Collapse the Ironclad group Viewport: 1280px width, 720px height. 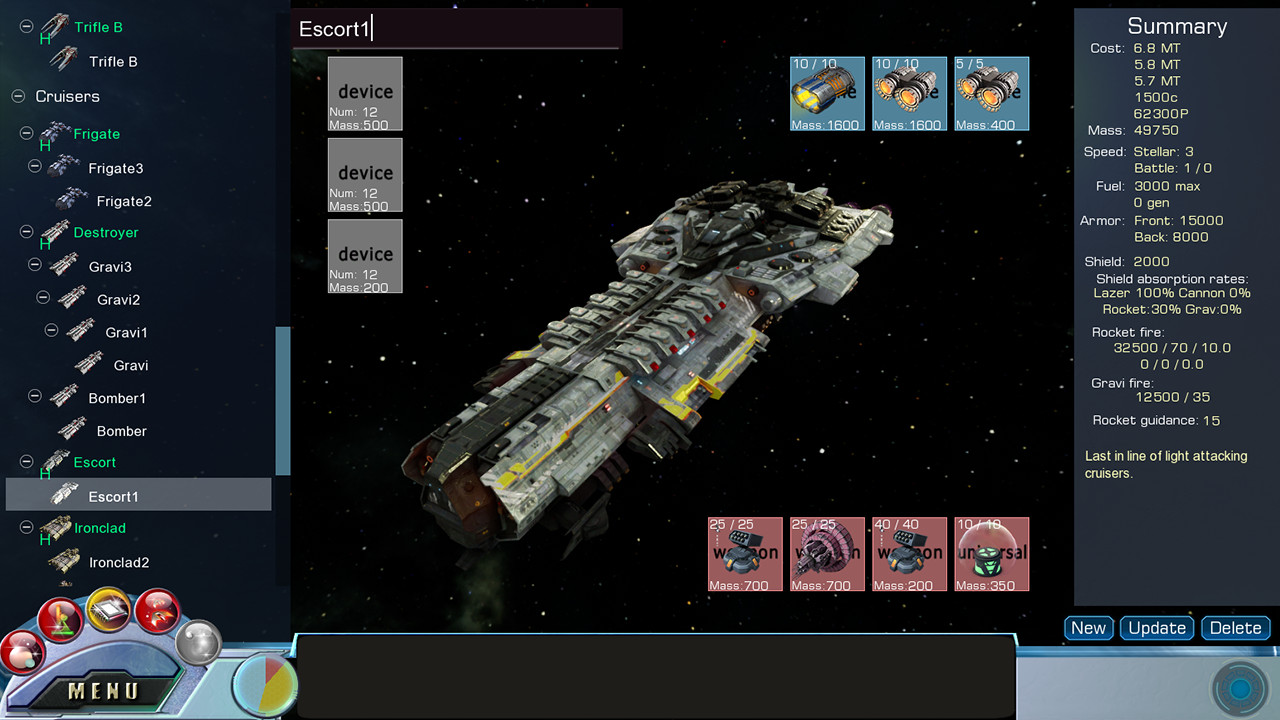[x=26, y=528]
